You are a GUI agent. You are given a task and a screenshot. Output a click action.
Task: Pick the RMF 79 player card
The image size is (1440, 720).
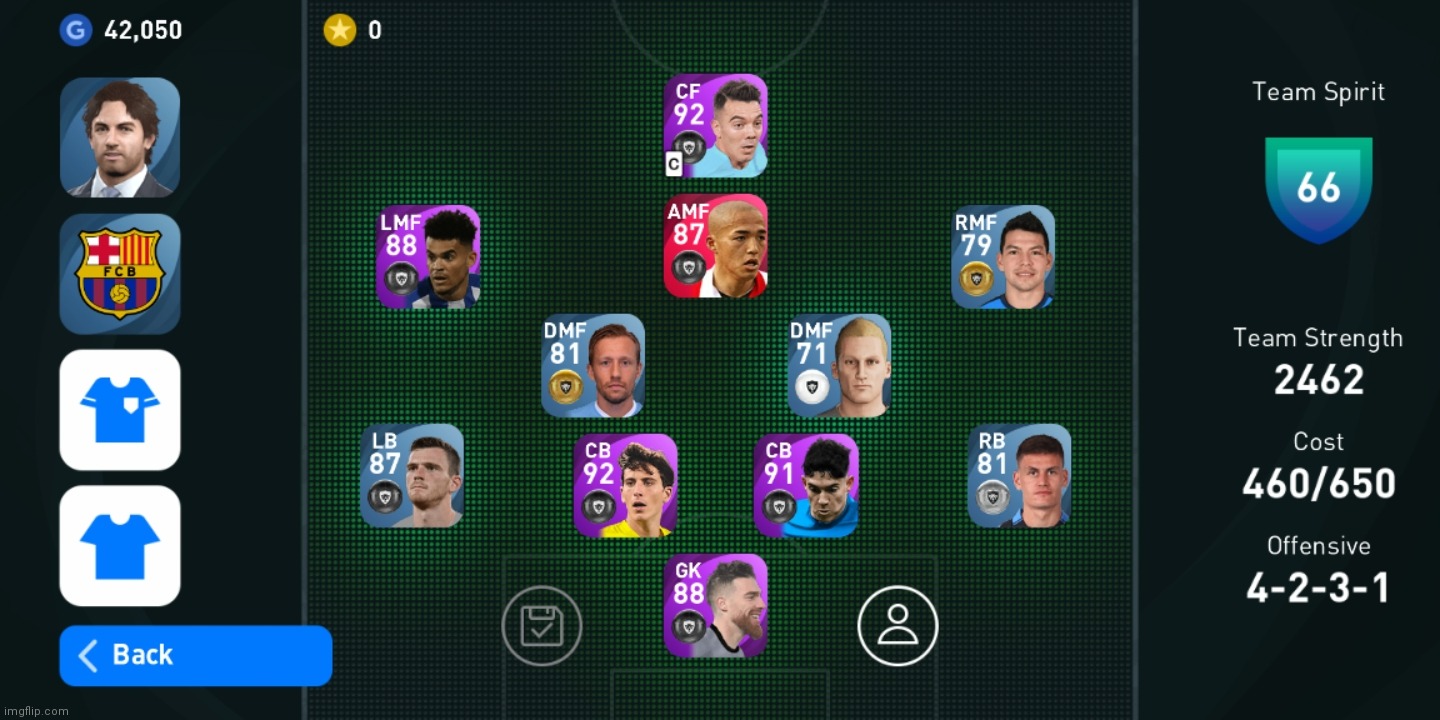click(1003, 257)
